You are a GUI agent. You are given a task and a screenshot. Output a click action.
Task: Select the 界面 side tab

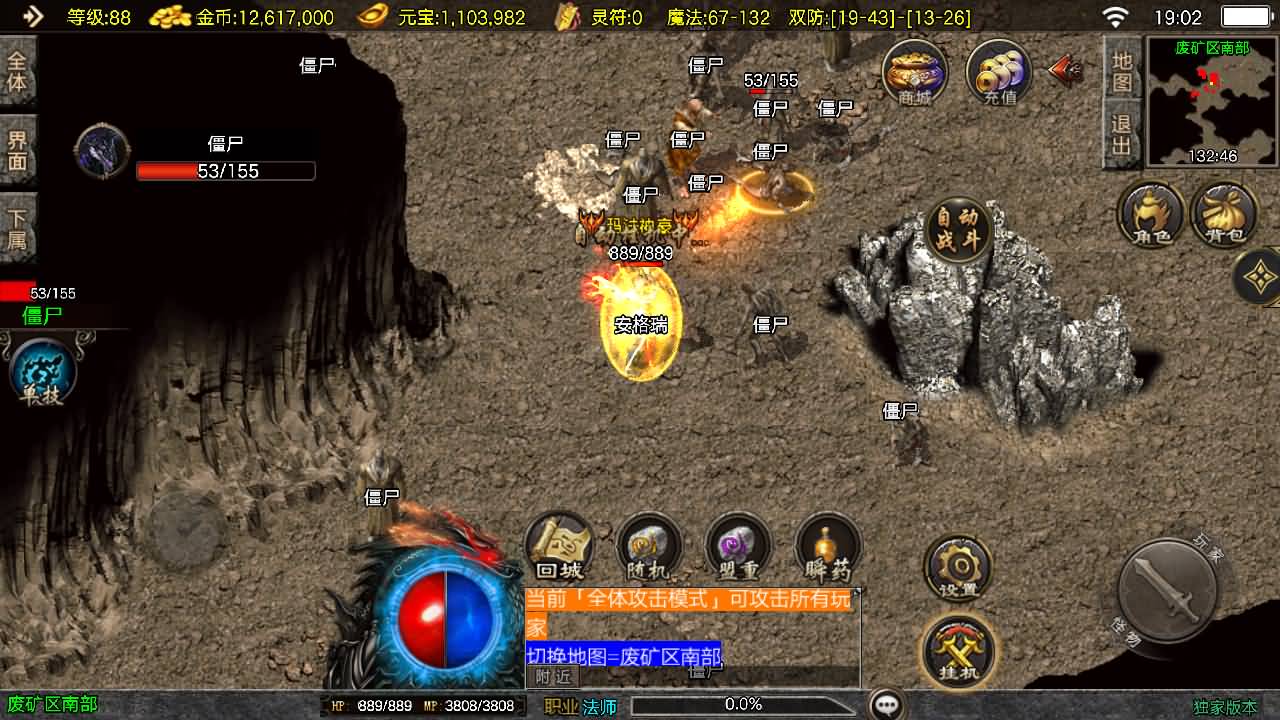pyautogui.click(x=18, y=151)
